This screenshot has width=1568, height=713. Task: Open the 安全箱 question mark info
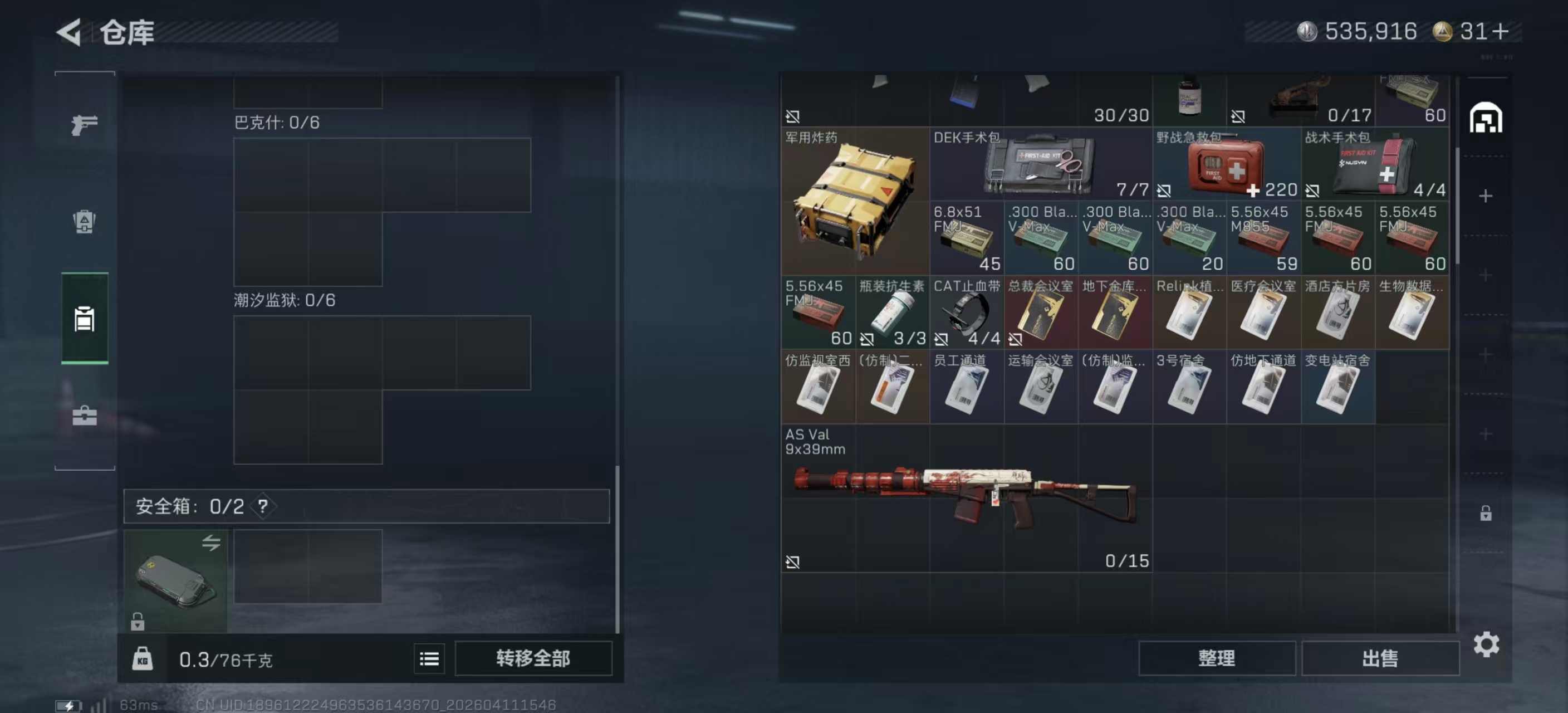click(x=263, y=506)
